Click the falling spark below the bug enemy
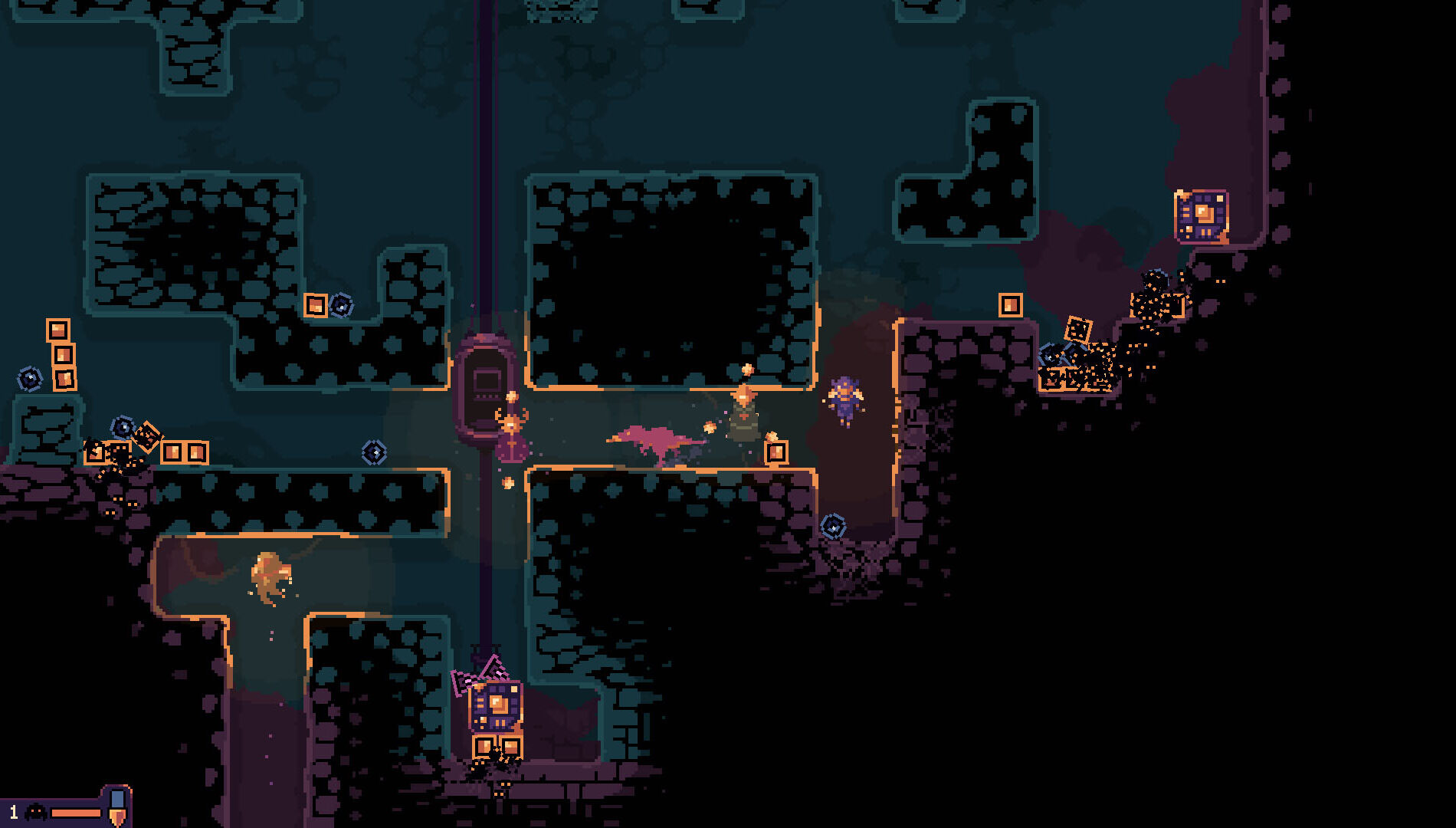The height and width of the screenshot is (828, 1456). [507, 481]
